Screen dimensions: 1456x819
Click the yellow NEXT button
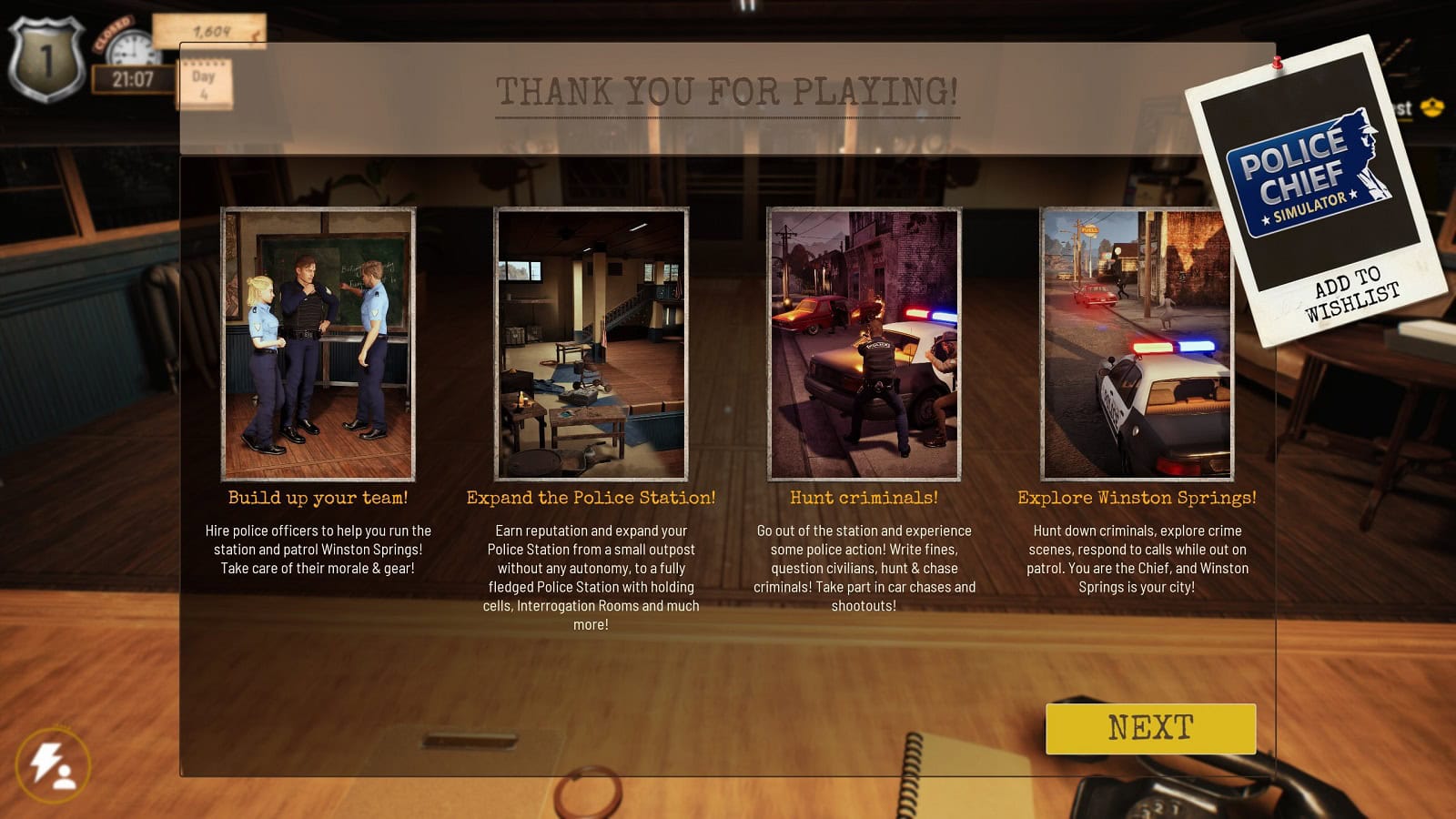coord(1150,728)
